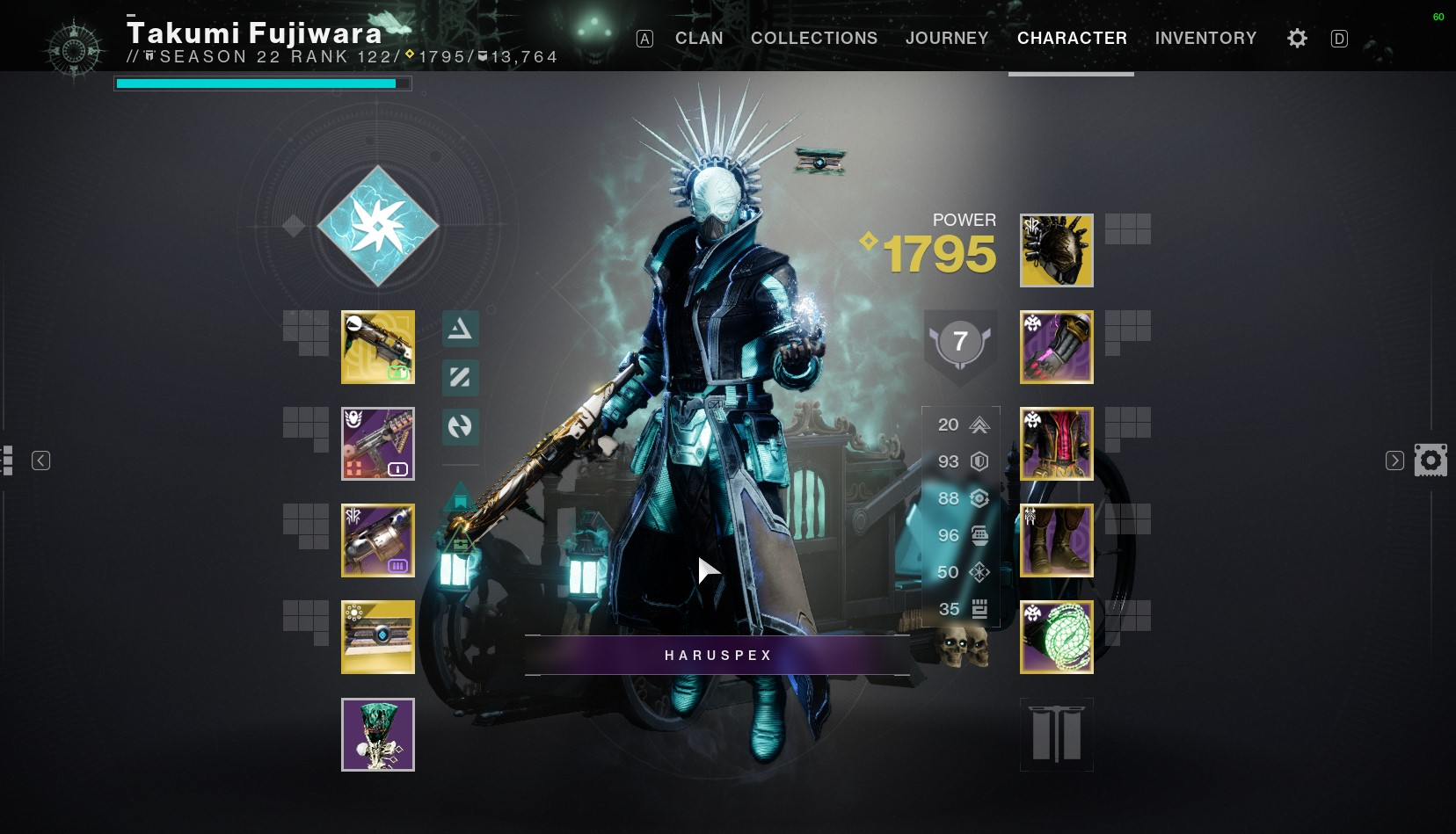Image resolution: width=1456 pixels, height=834 pixels.
Task: Select the equipped gauntlets slot
Action: coord(1056,347)
